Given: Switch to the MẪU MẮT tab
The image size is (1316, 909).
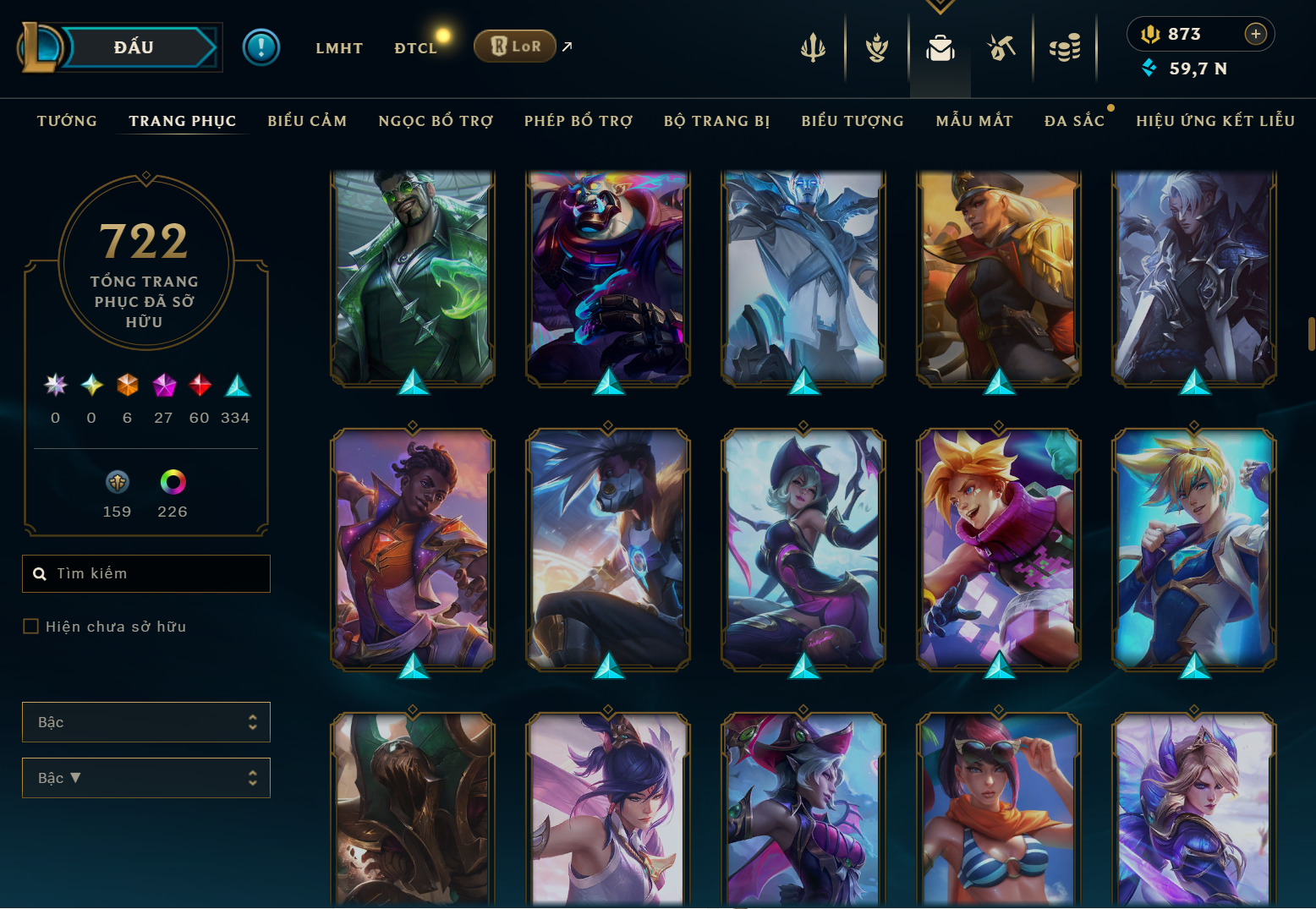Looking at the screenshot, I should 974,121.
